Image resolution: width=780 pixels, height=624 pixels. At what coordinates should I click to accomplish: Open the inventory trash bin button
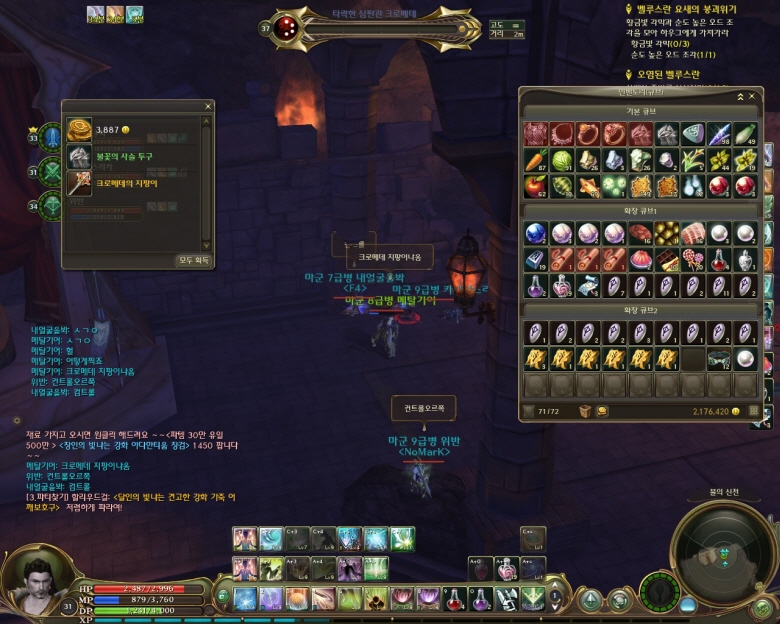click(585, 411)
